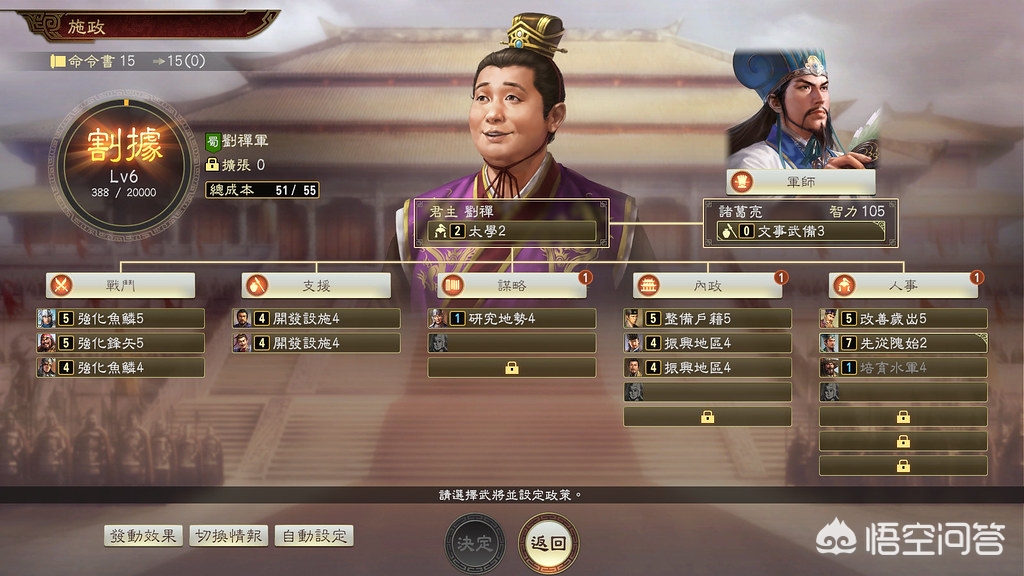Open the 發動效果 panel
This screenshot has width=1024, height=576.
point(143,535)
